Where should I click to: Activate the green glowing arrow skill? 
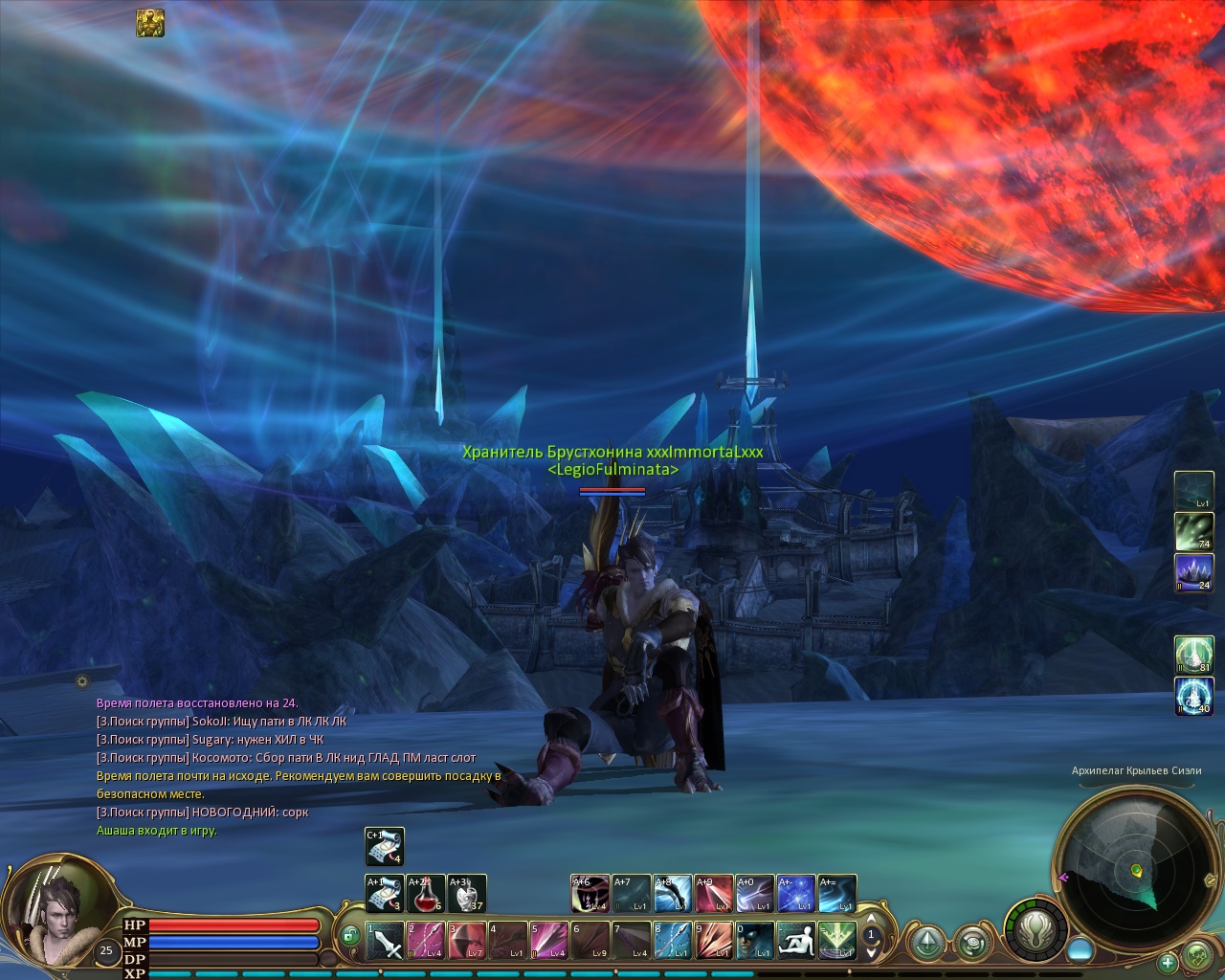(x=837, y=941)
